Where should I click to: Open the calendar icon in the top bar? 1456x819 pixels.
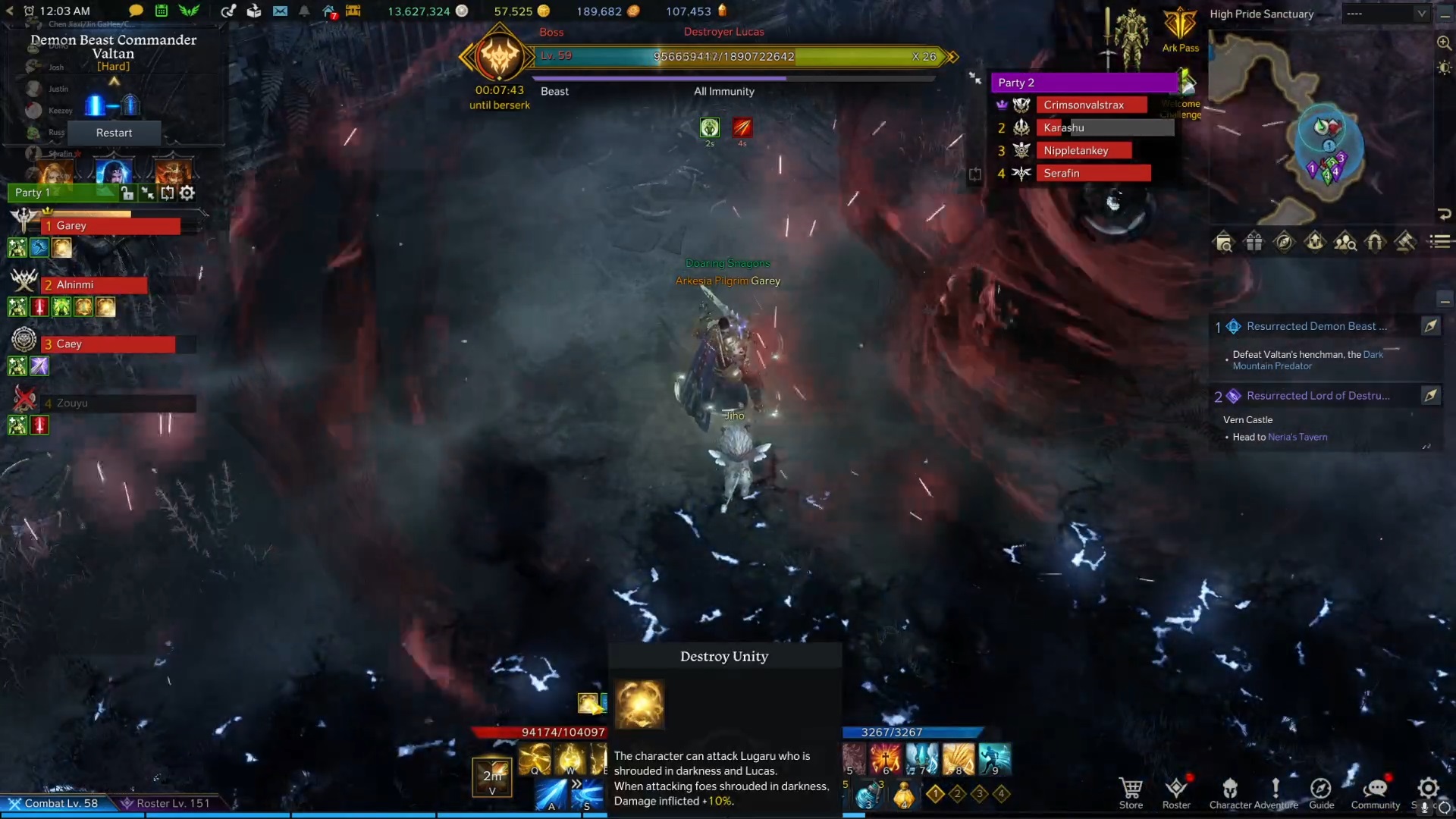[162, 11]
